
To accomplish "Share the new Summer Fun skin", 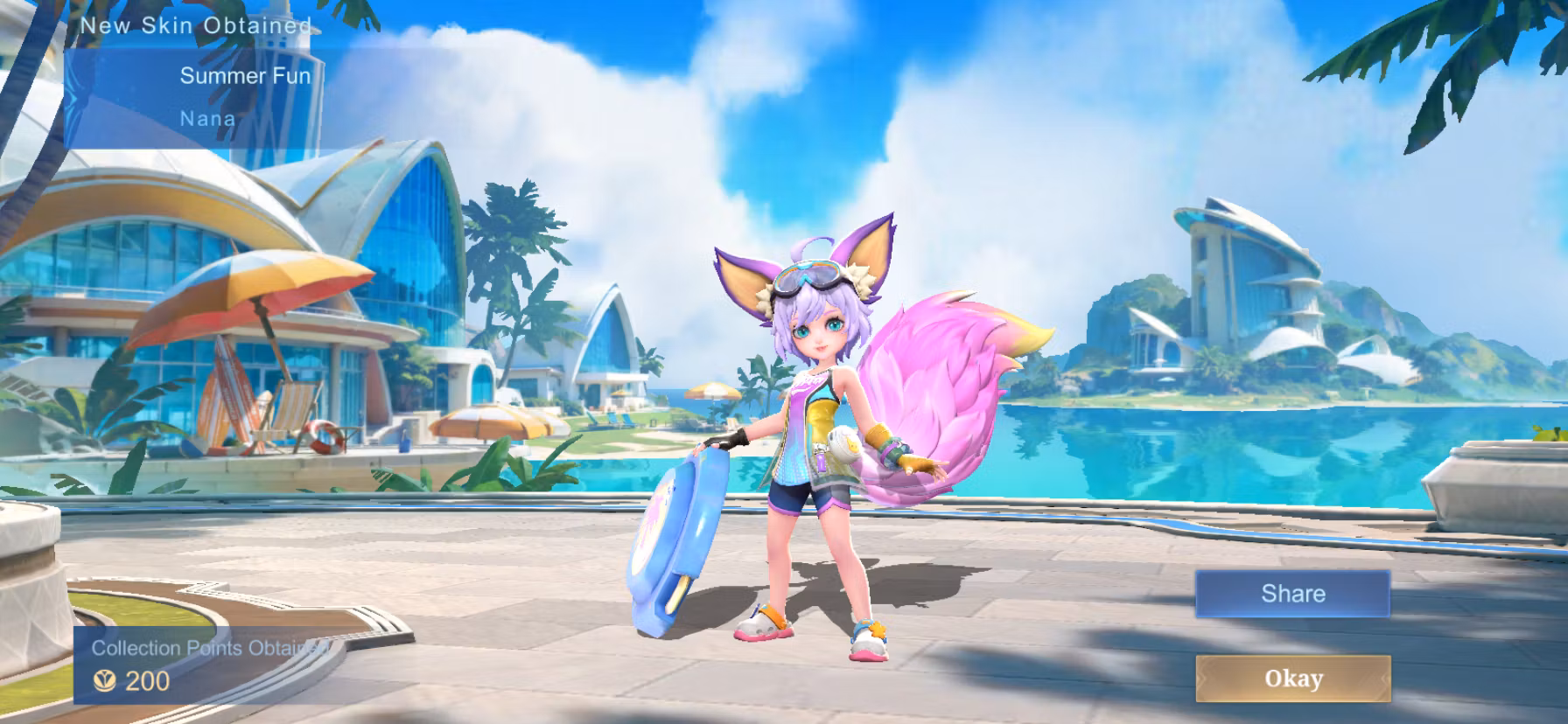I will tap(1292, 594).
